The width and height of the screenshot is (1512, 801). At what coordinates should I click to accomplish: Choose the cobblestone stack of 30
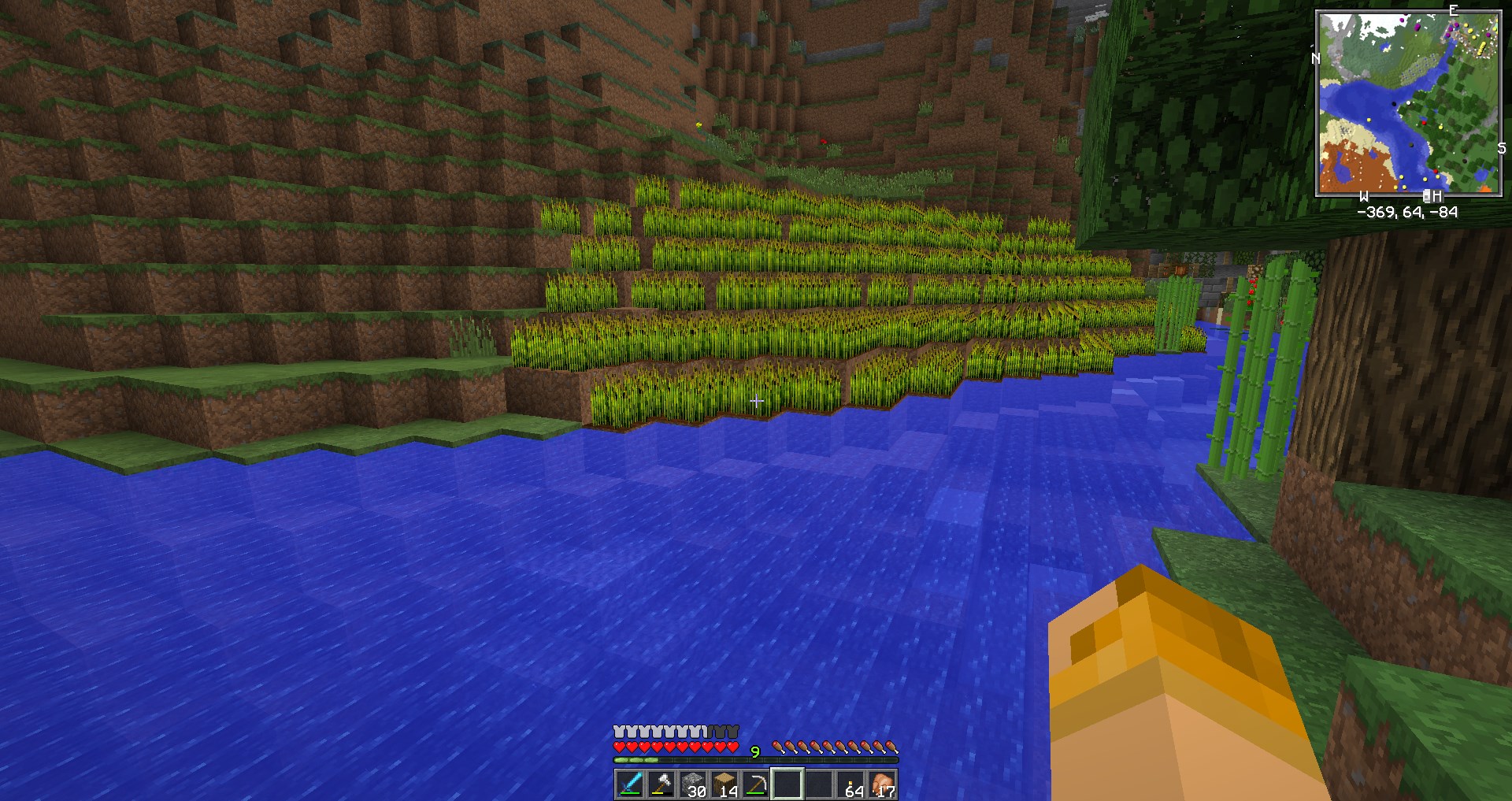(x=693, y=784)
